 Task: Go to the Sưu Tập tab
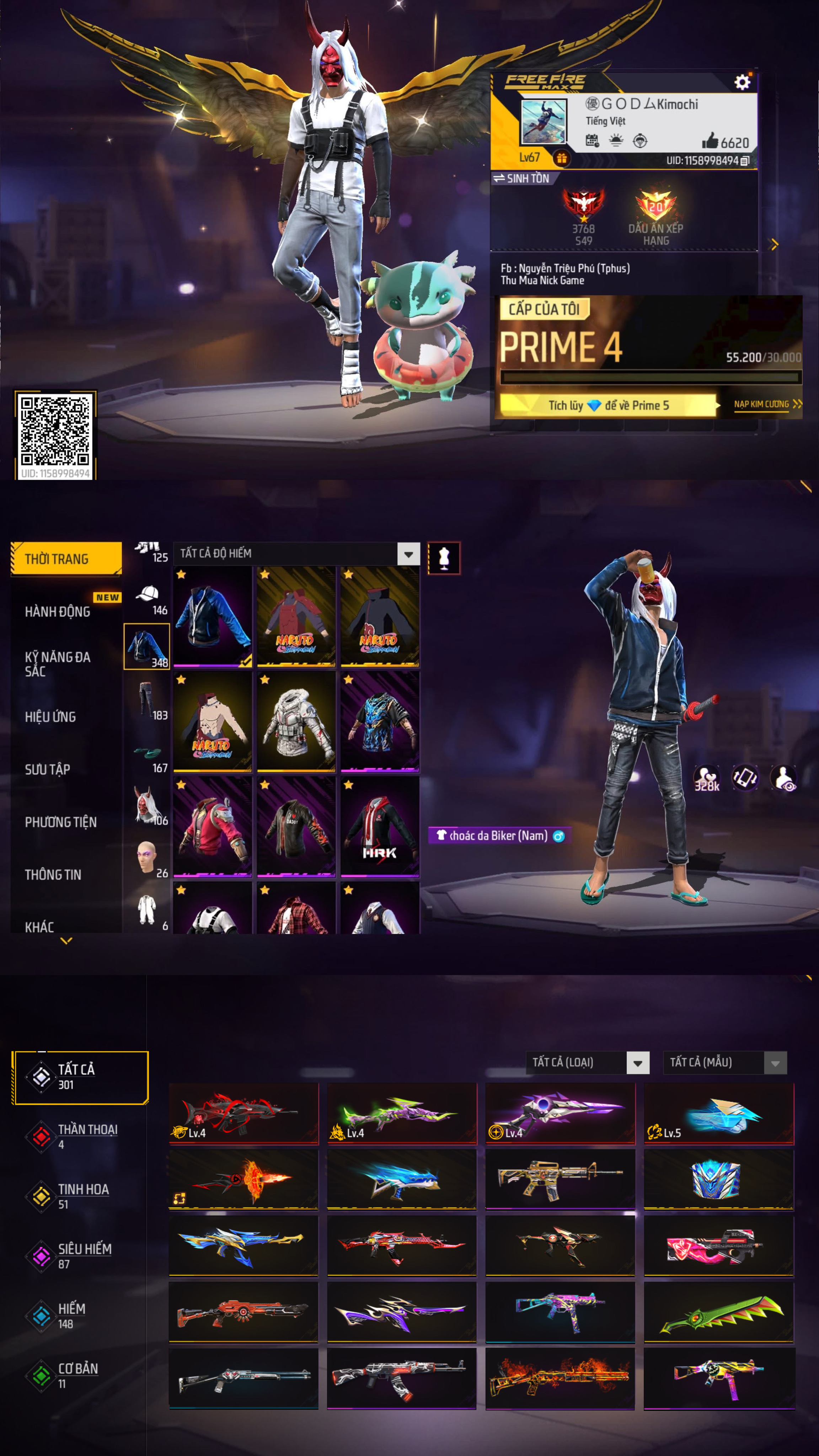[x=48, y=769]
